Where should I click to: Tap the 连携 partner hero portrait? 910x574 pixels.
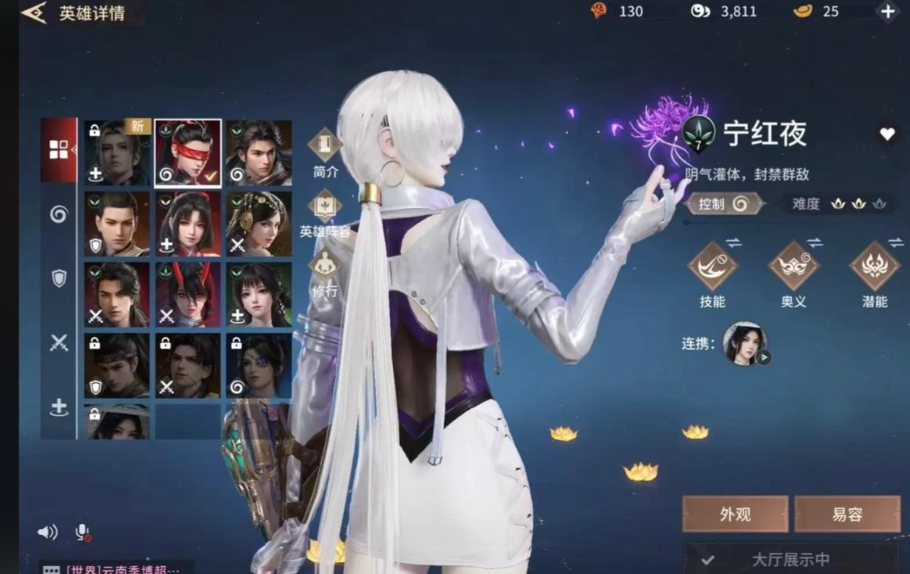745,343
